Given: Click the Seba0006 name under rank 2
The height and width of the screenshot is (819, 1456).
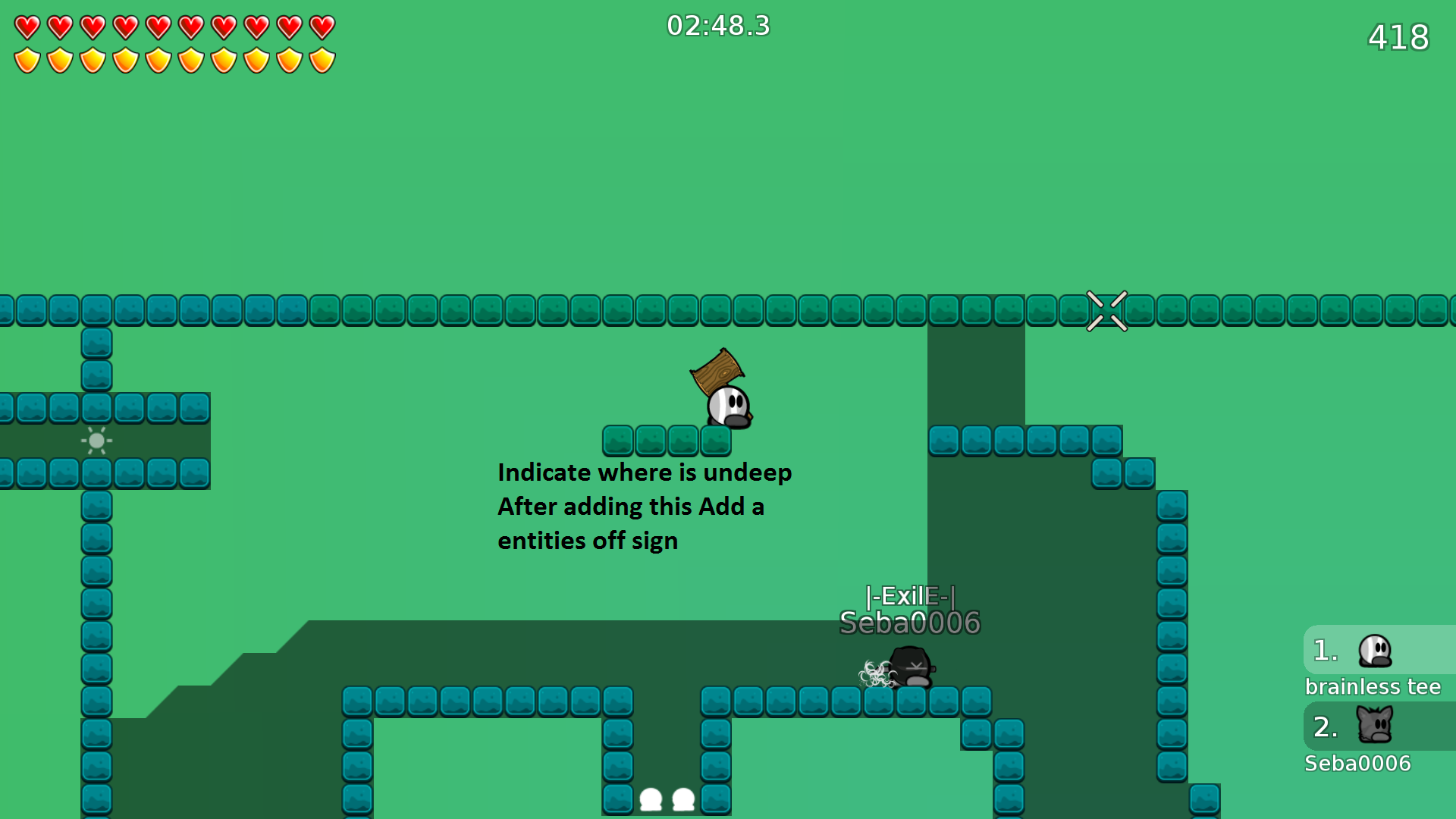Looking at the screenshot, I should tap(1357, 764).
